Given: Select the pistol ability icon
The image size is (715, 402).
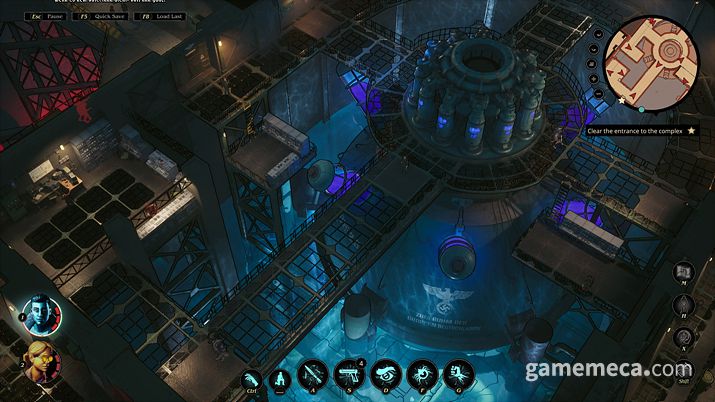Looking at the screenshot, I should click(348, 375).
